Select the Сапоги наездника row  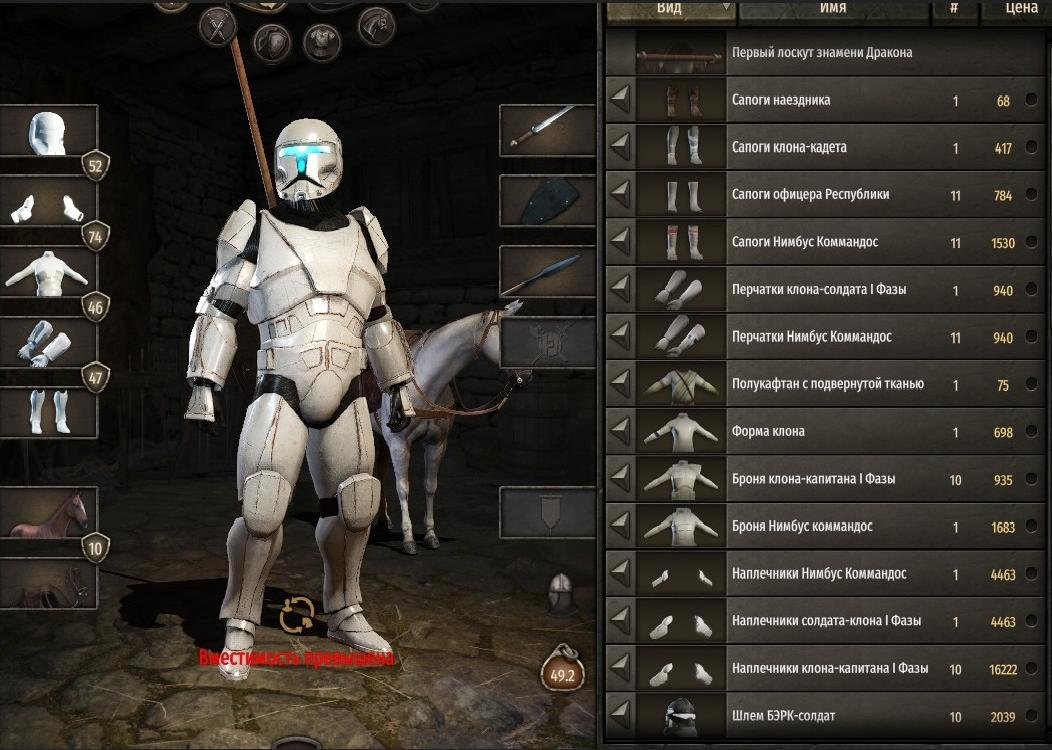(x=818, y=101)
